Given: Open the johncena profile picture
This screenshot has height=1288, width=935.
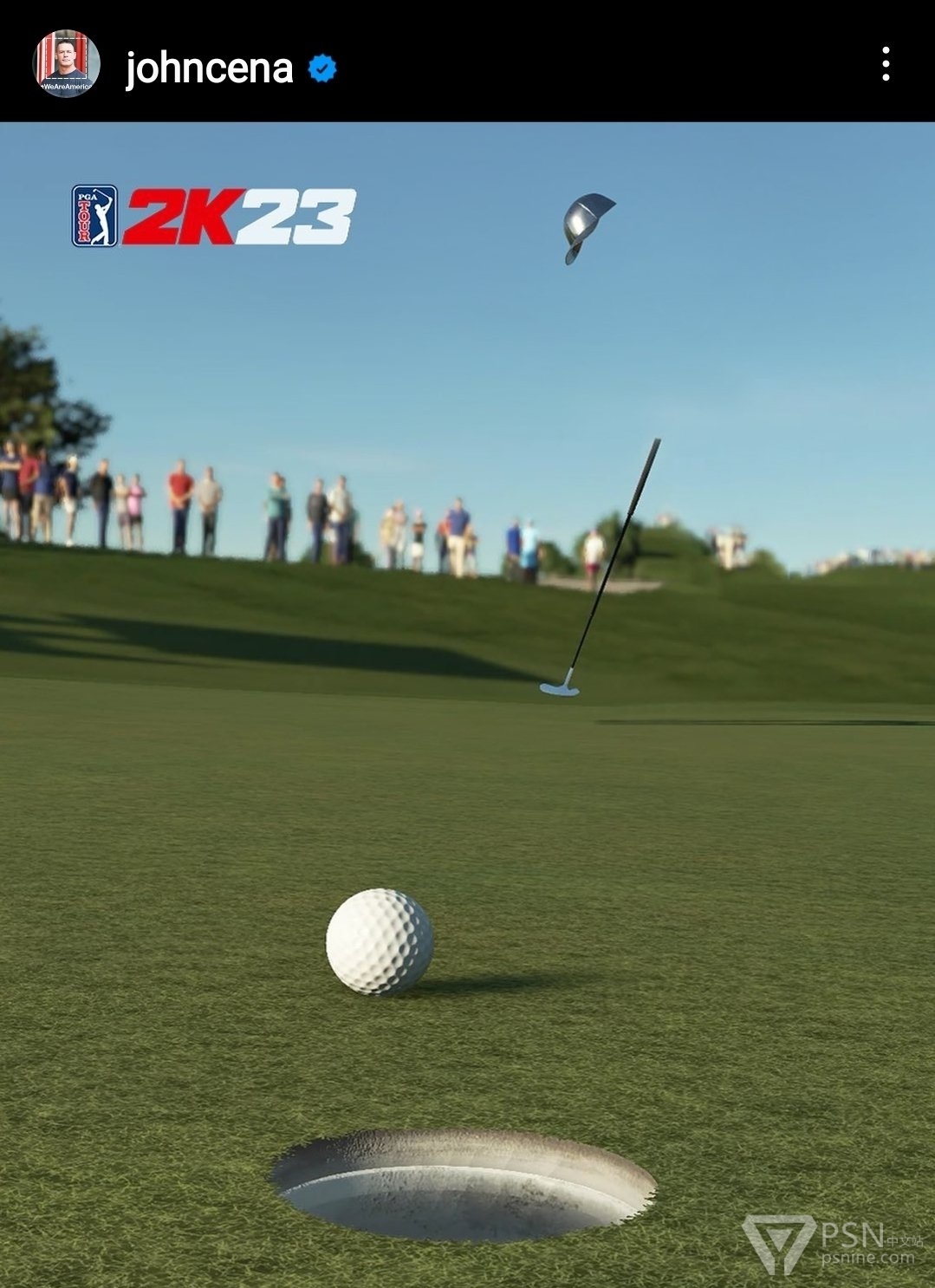Looking at the screenshot, I should (x=66, y=64).
